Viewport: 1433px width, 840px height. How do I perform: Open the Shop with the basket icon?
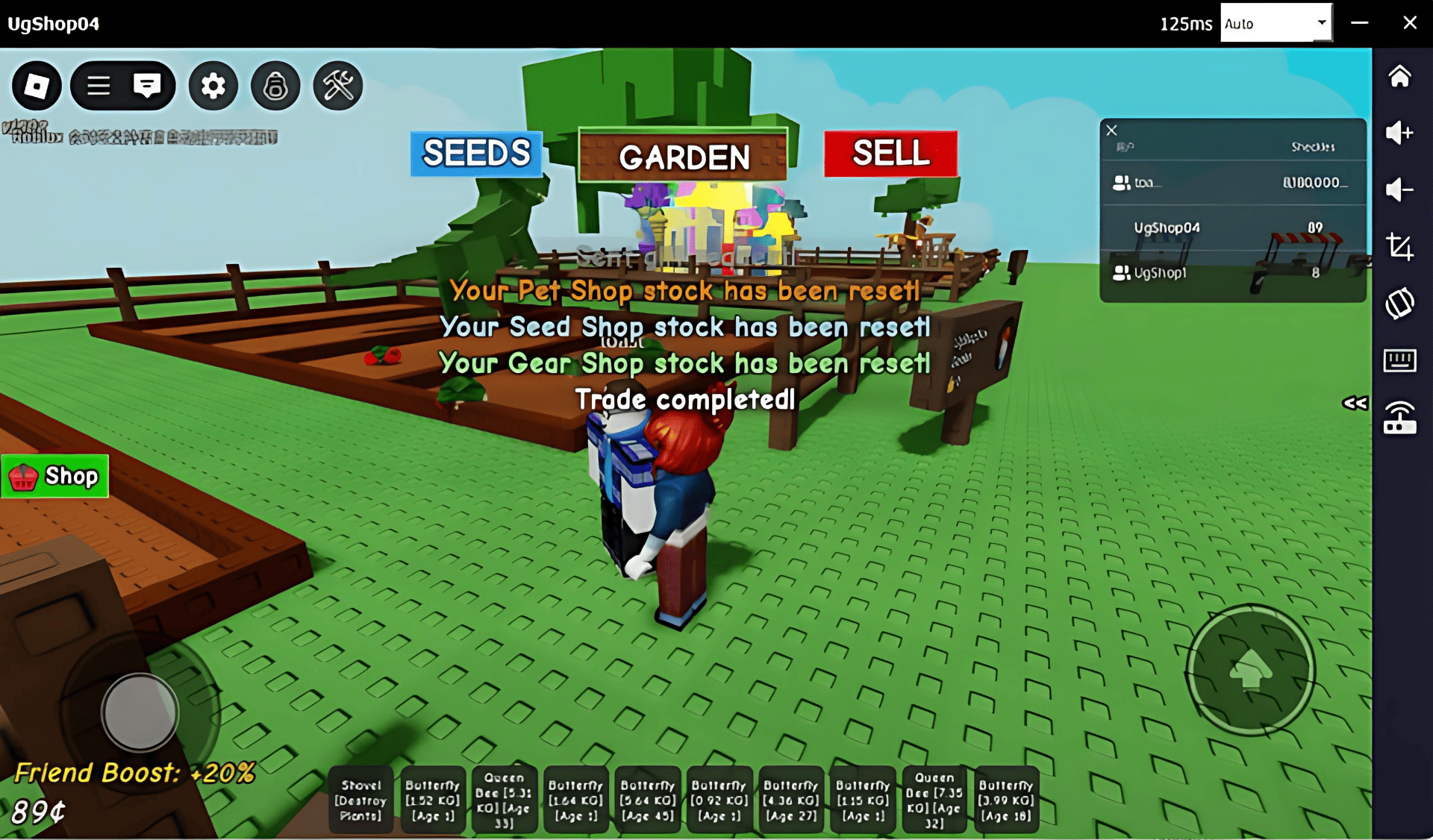click(55, 476)
